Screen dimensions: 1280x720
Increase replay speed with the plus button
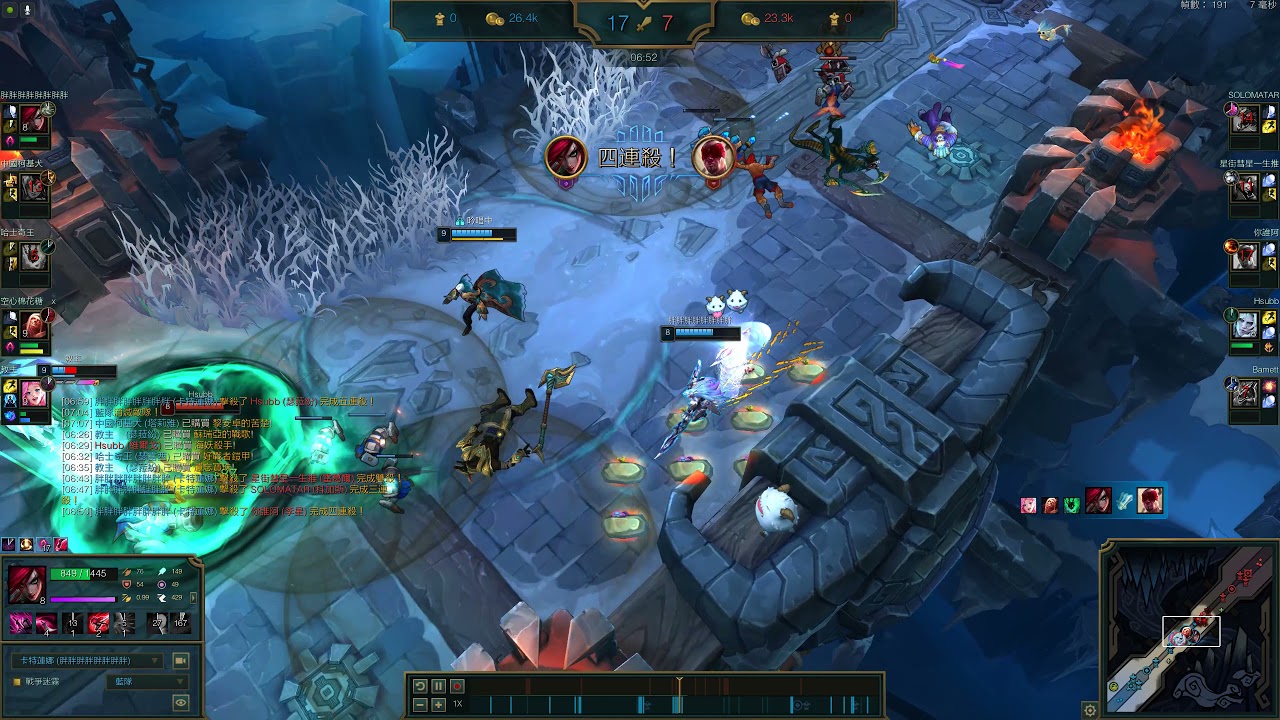pos(438,705)
